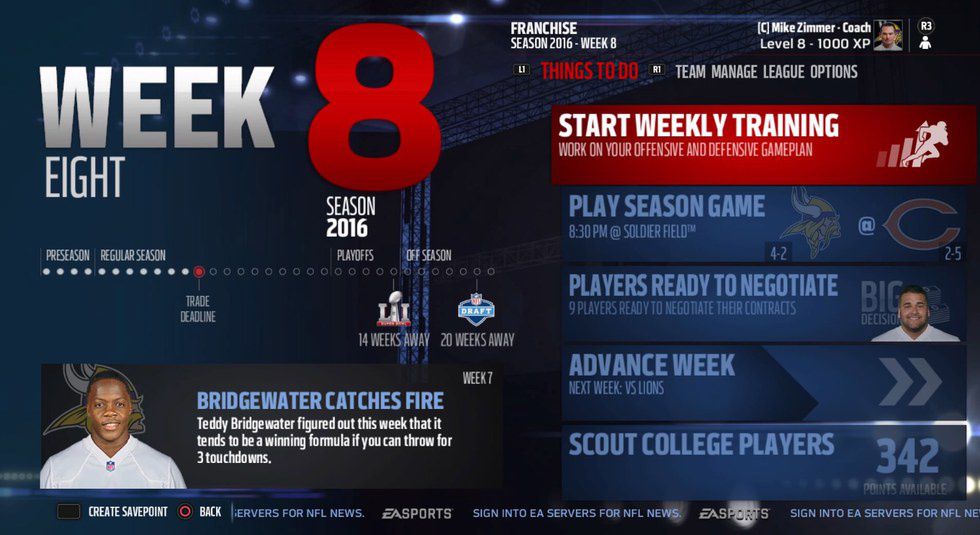Click the Mike Zimmer coach portrait

click(x=887, y=36)
